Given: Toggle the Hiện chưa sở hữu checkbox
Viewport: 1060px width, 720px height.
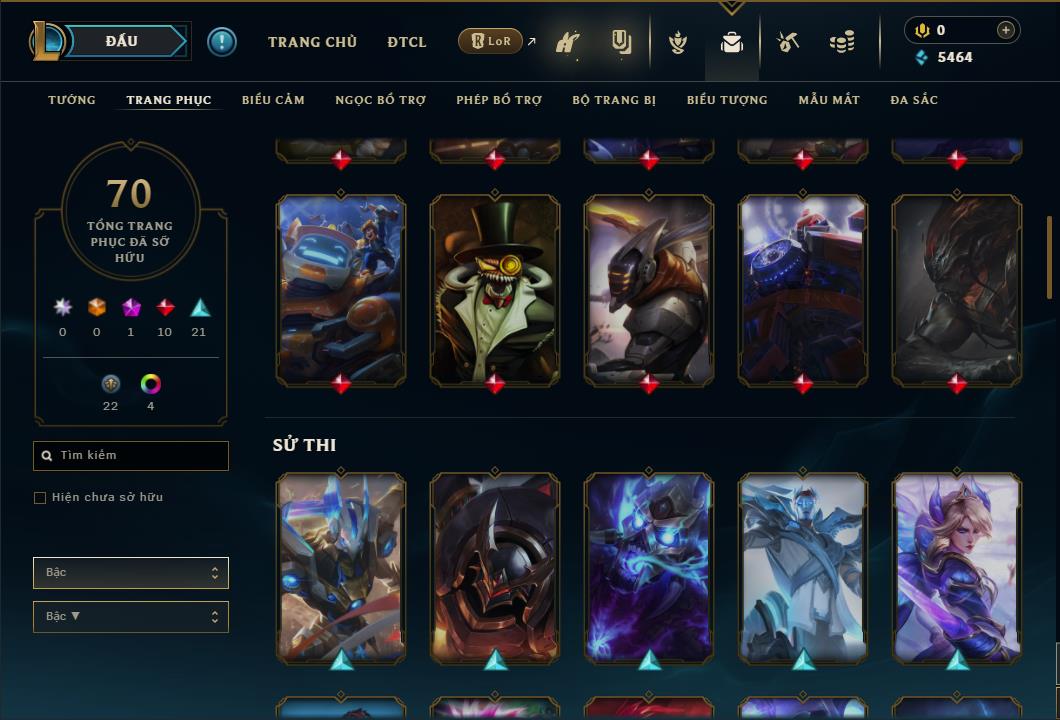Looking at the screenshot, I should [x=40, y=498].
